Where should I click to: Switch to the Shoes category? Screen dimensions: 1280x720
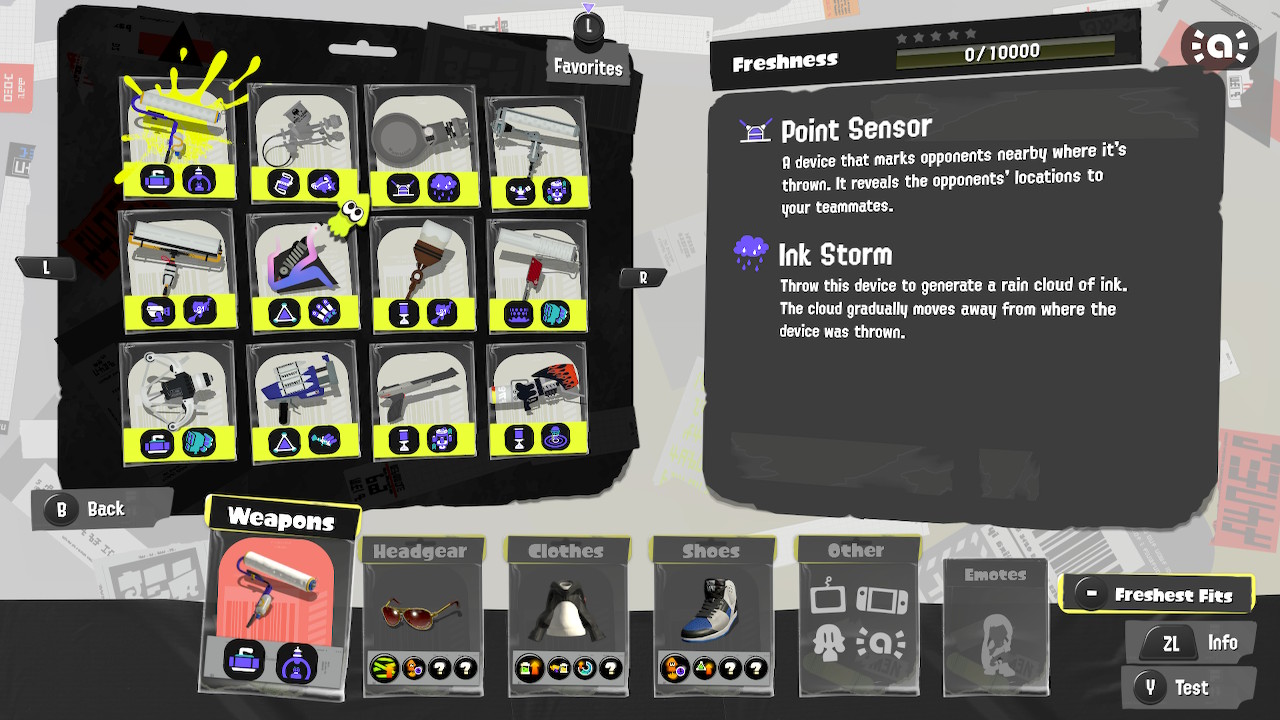[x=712, y=551]
